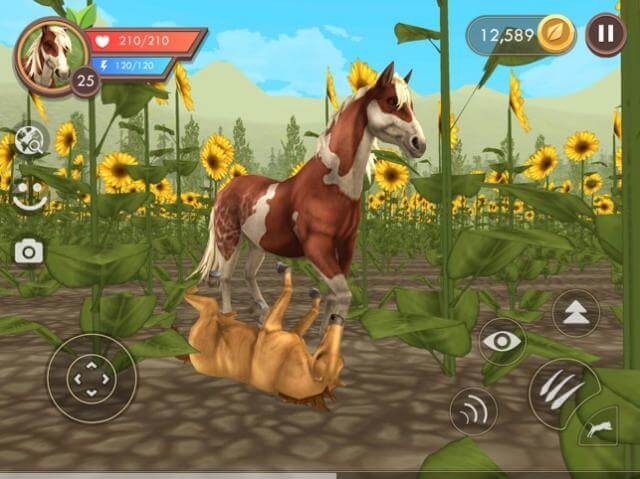Activate the sound wave call ability
The height and width of the screenshot is (479, 640).
474,410
